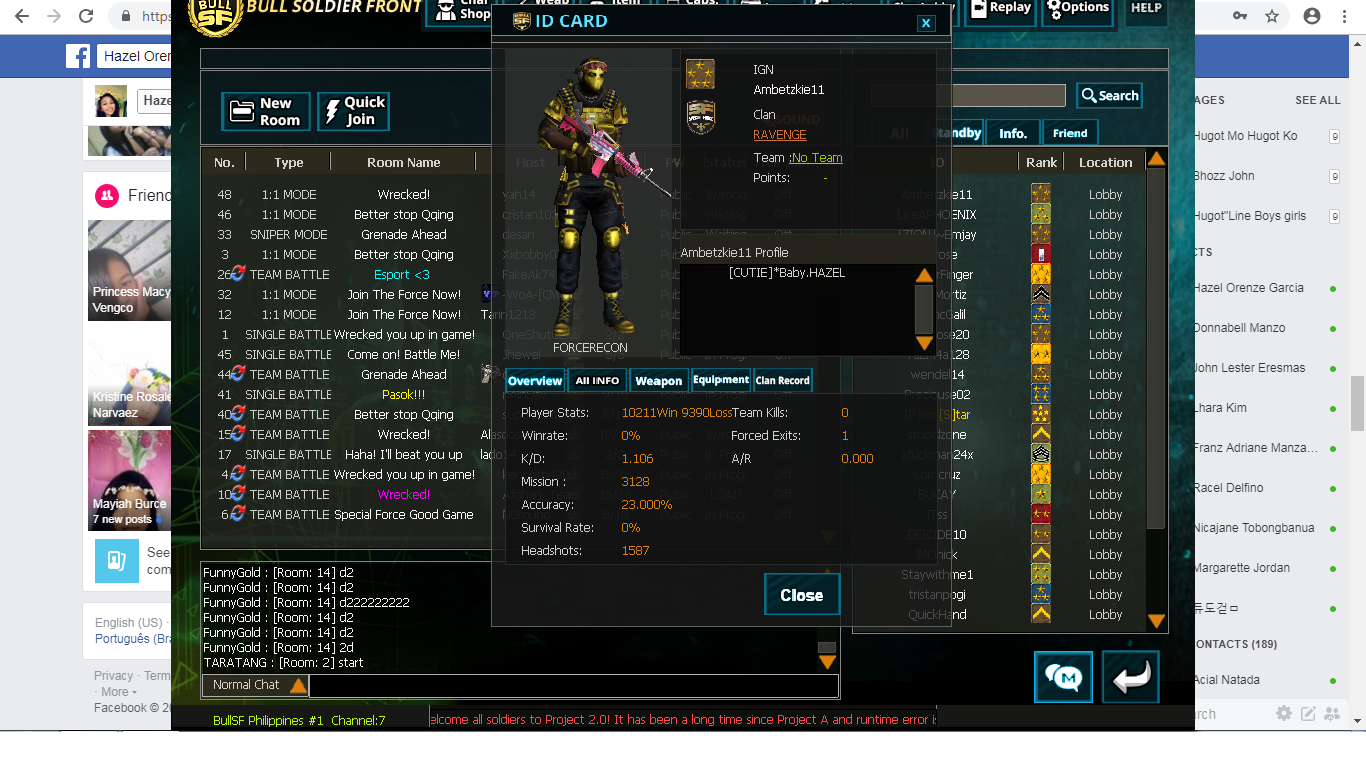Open the Replay menu
The width and height of the screenshot is (1366, 768).
point(1001,10)
